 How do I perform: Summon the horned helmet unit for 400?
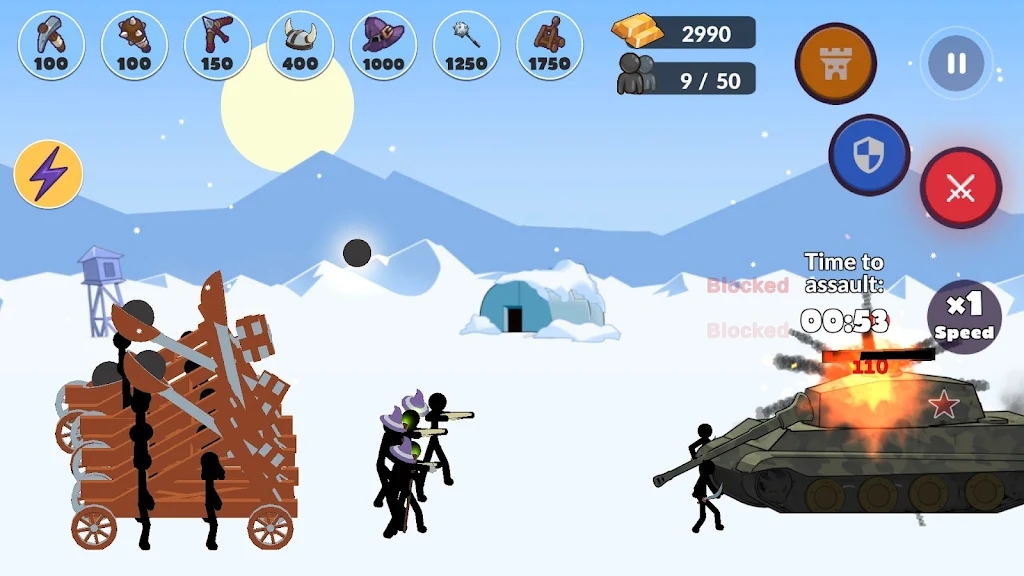pos(300,44)
